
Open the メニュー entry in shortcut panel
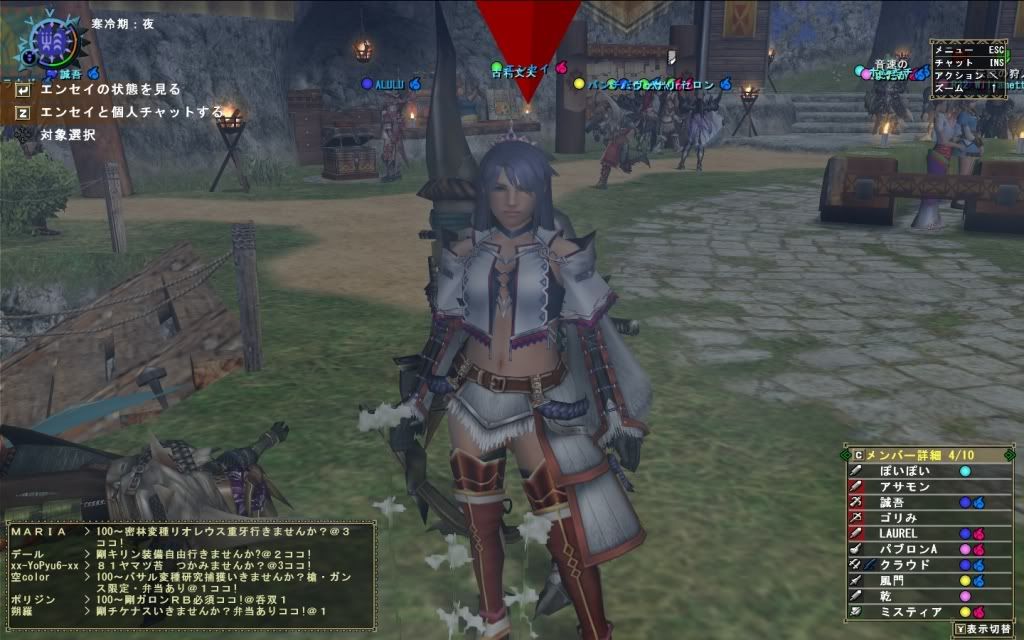click(966, 48)
